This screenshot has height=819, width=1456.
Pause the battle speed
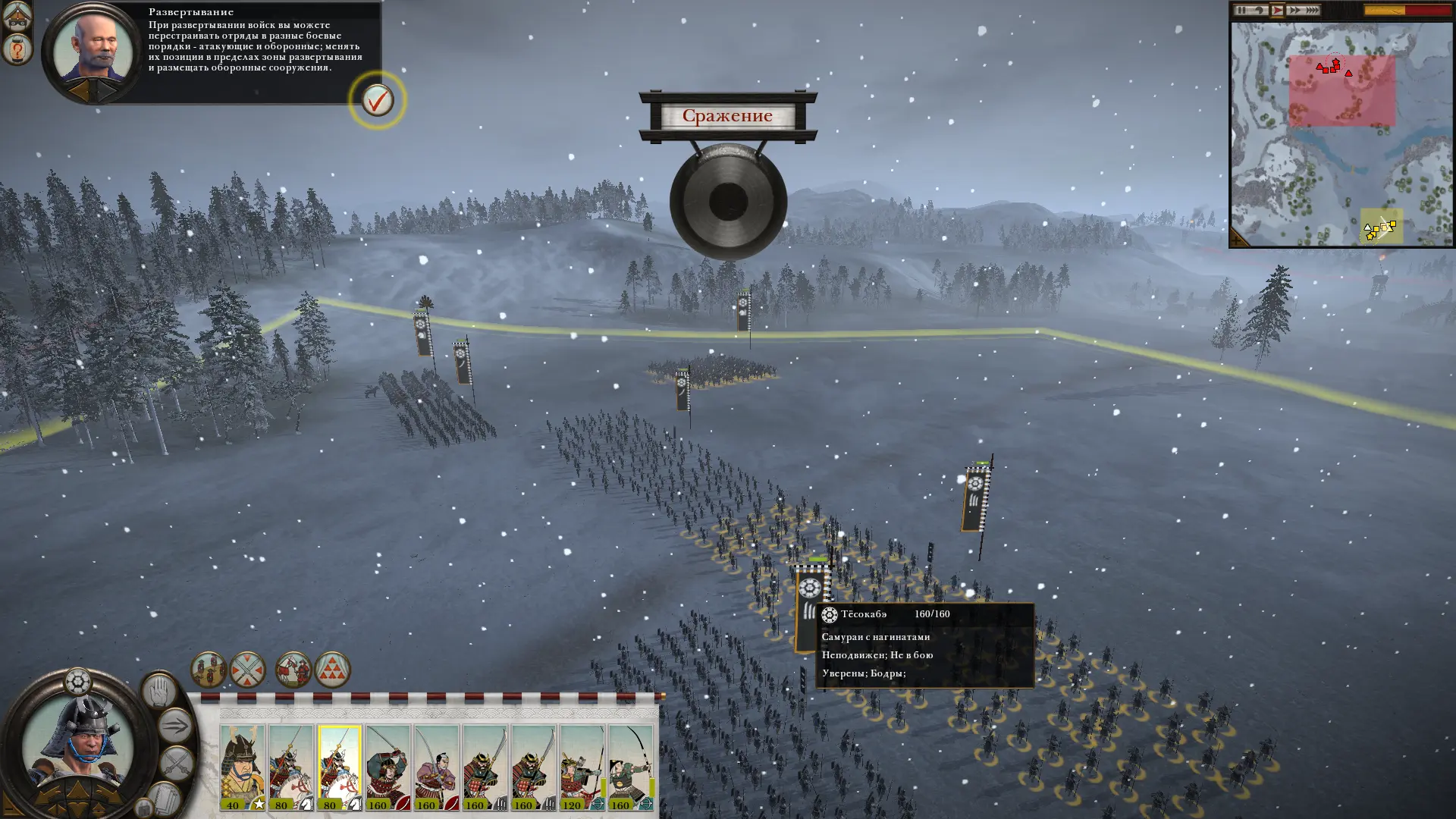coord(1241,10)
